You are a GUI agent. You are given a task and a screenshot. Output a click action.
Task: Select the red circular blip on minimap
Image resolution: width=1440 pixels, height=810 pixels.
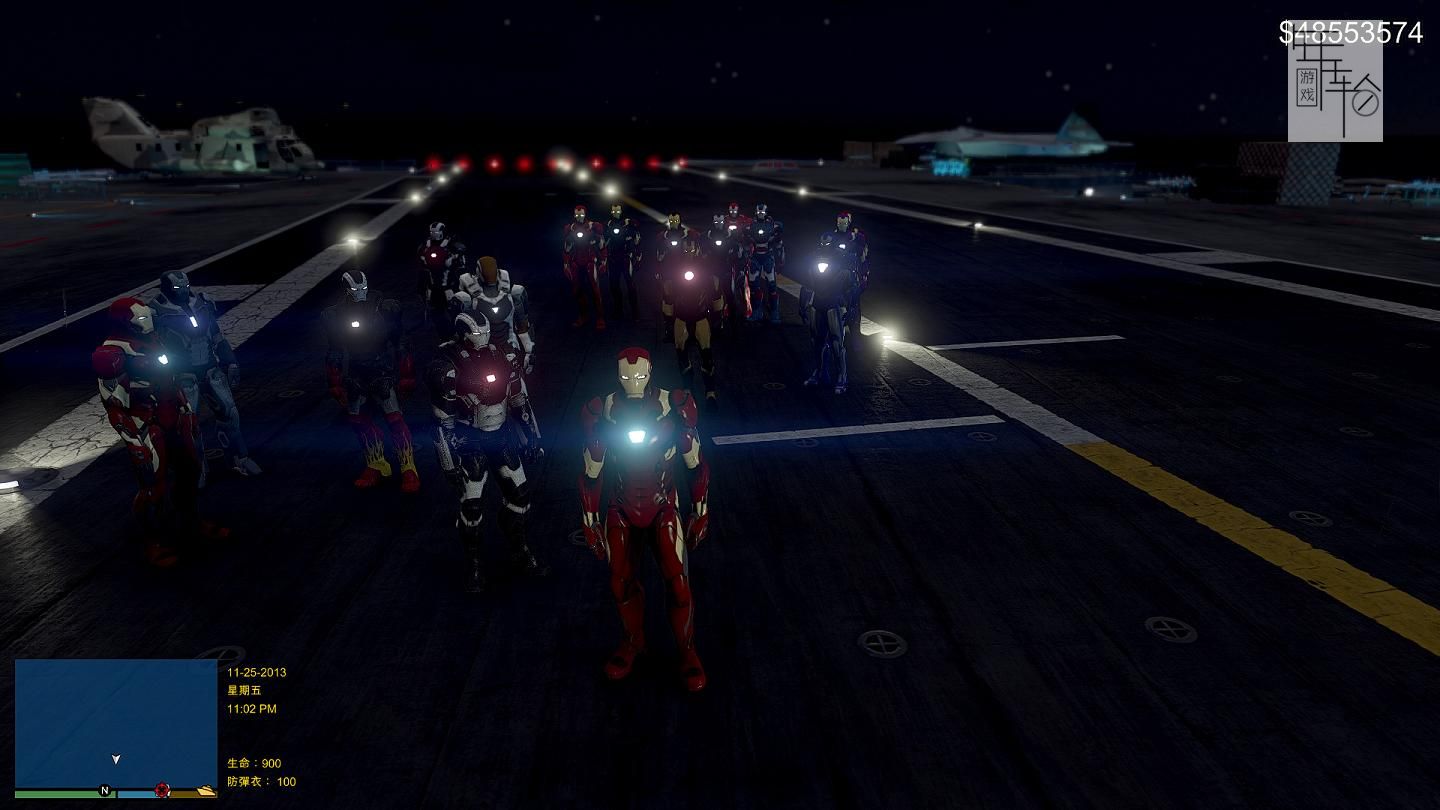[x=162, y=791]
